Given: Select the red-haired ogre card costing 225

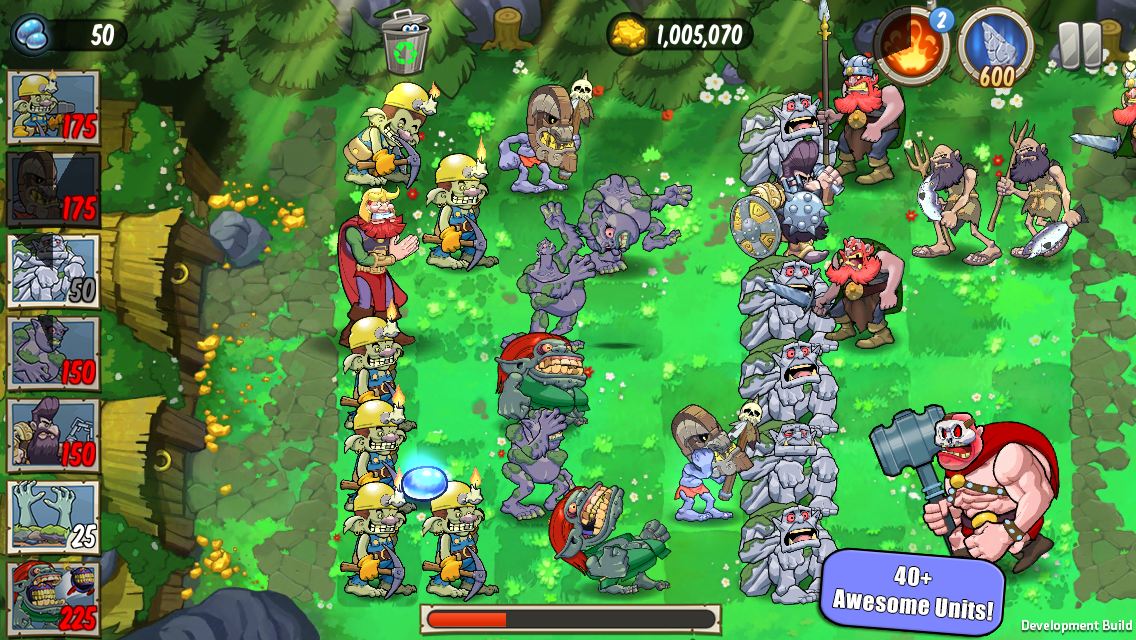Looking at the screenshot, I should pyautogui.click(x=53, y=597).
